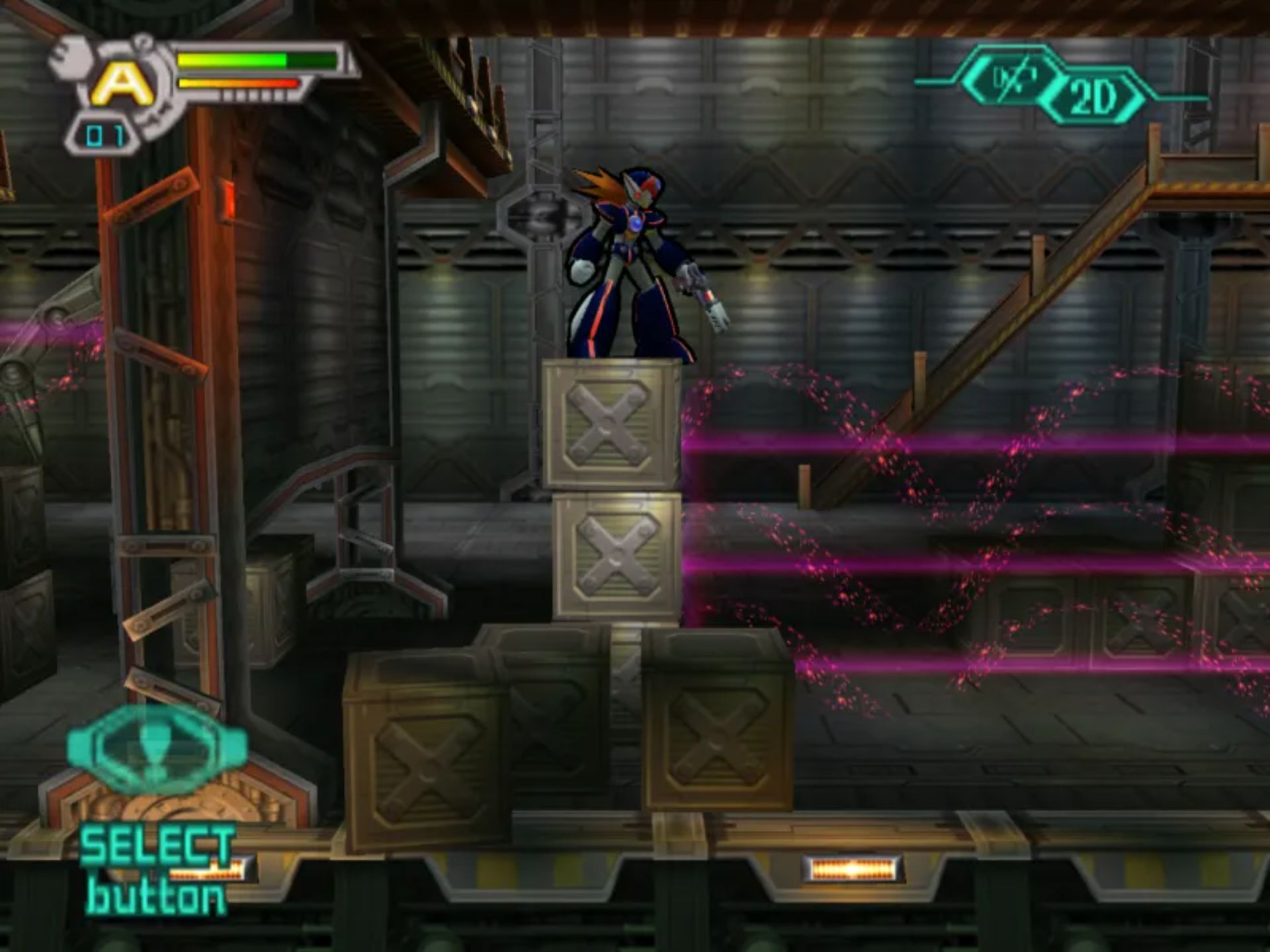Select the 2D view mode hexagon

tap(1093, 97)
